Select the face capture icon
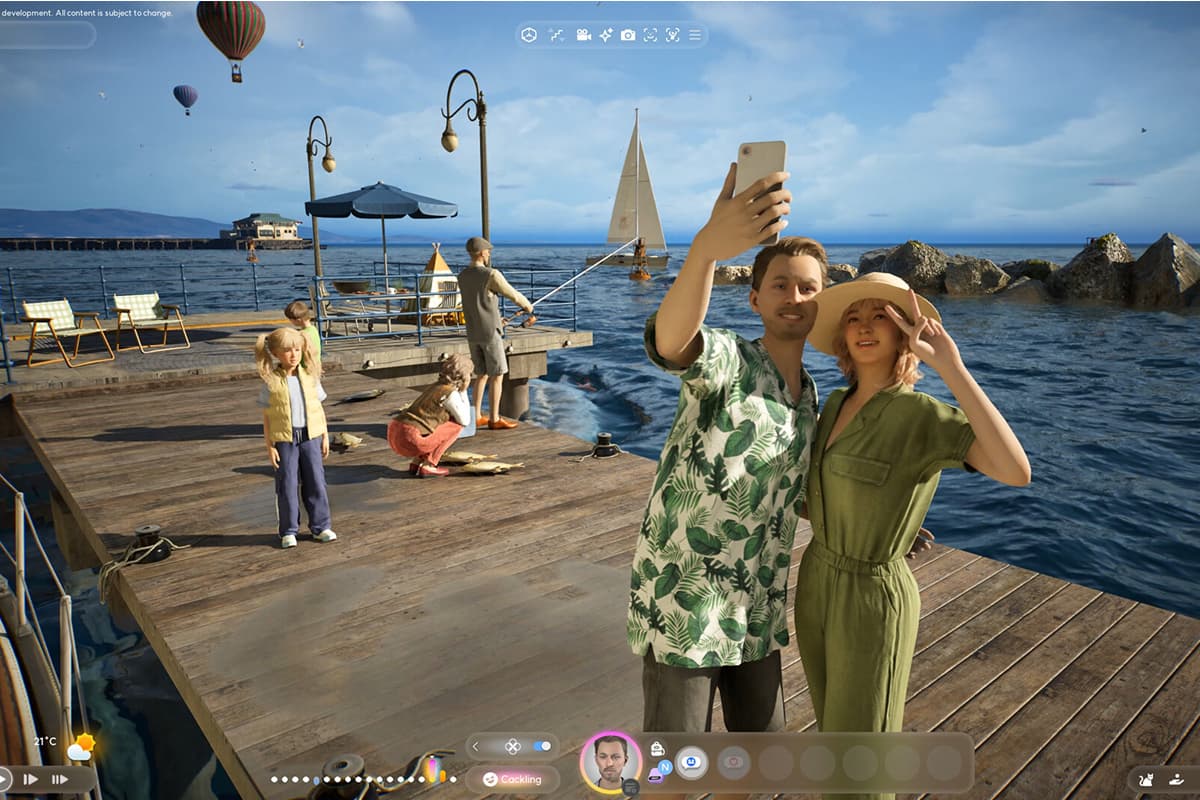1200x800 pixels. tap(650, 35)
